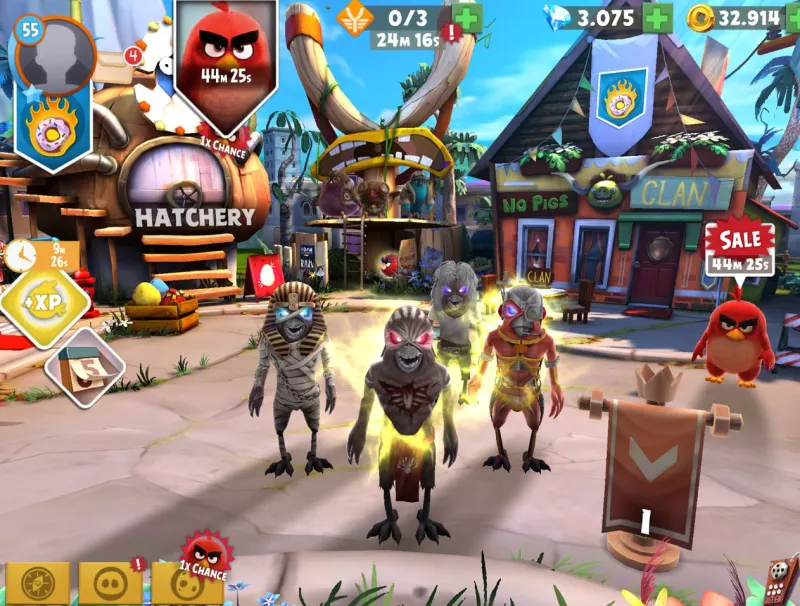
Task: Open the pig snout button with alert
Action: (x=111, y=583)
